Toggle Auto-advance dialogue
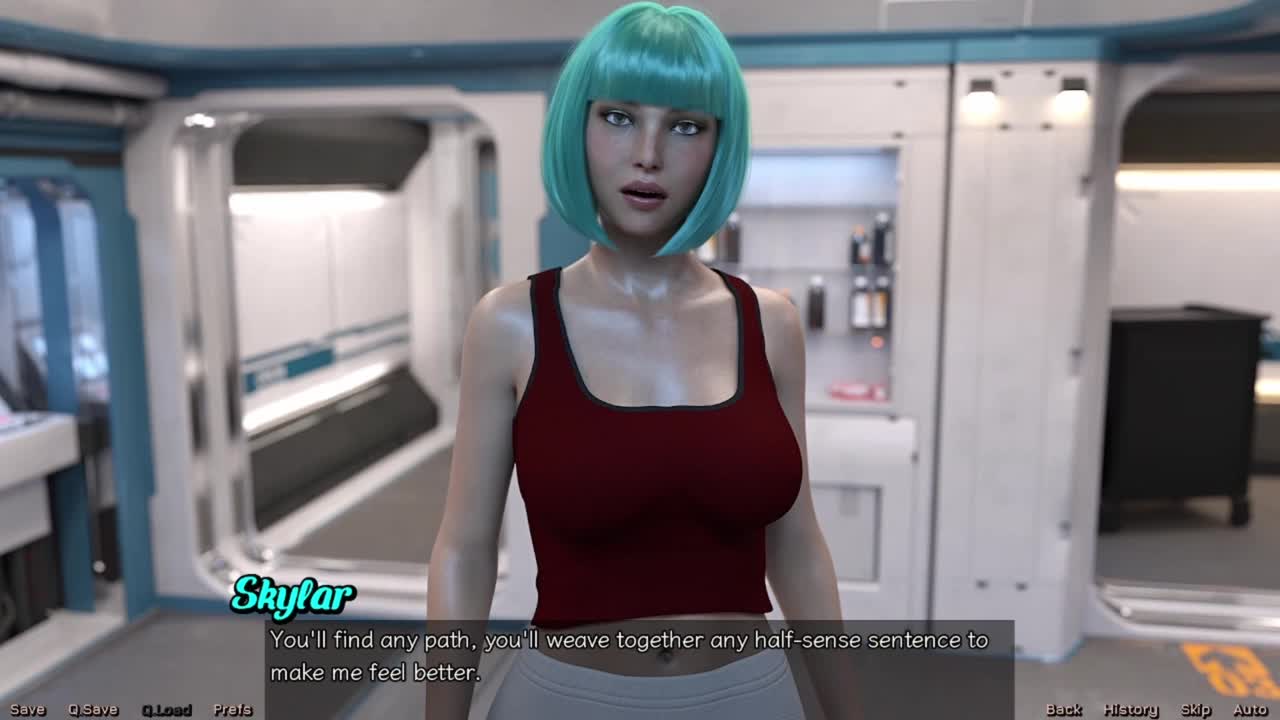 pyautogui.click(x=1250, y=709)
